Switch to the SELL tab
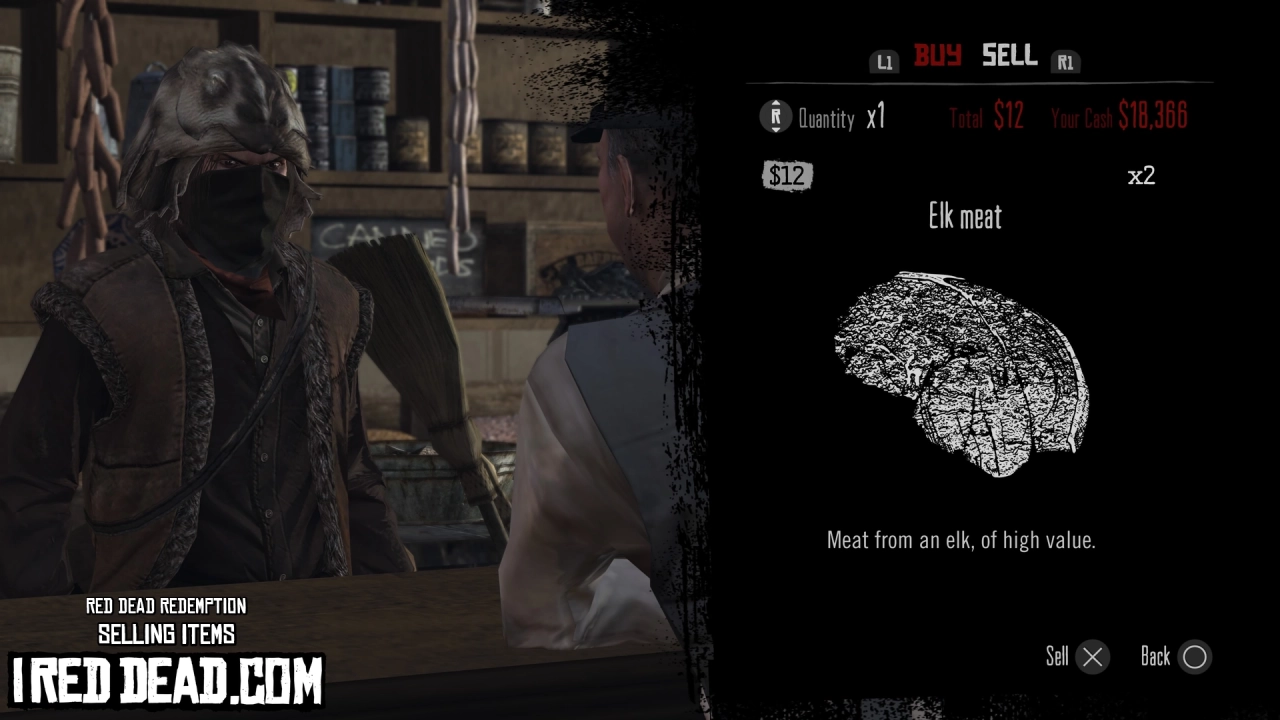Viewport: 1280px width, 720px height. [x=1009, y=57]
